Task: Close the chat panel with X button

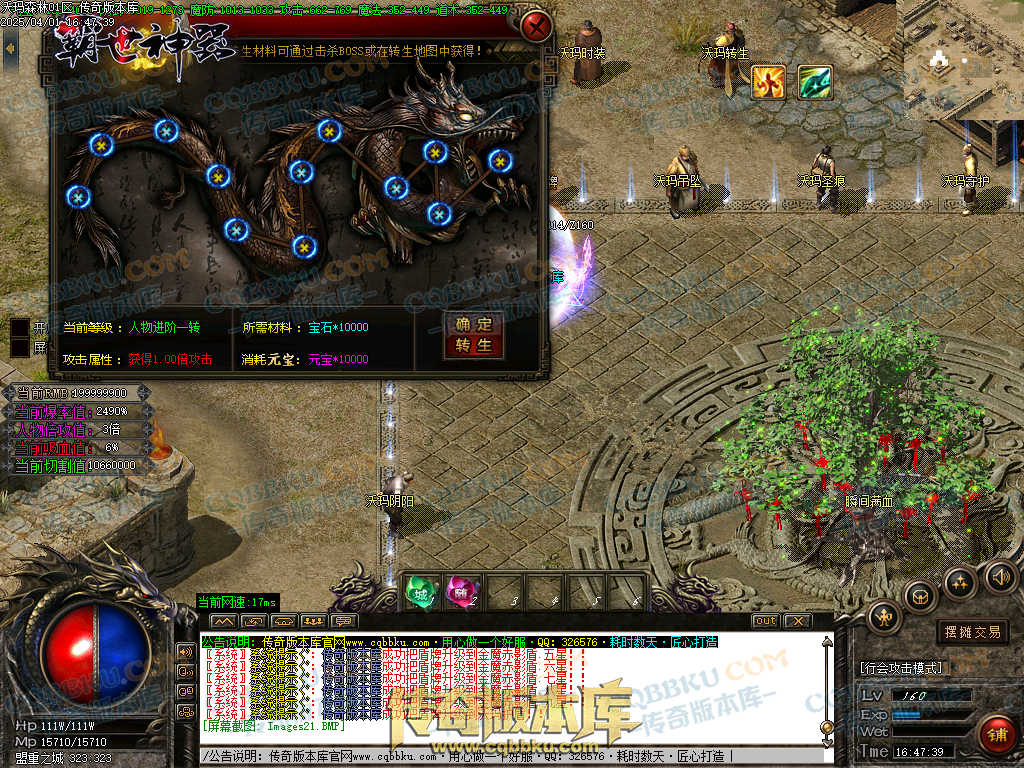Action: (796, 621)
